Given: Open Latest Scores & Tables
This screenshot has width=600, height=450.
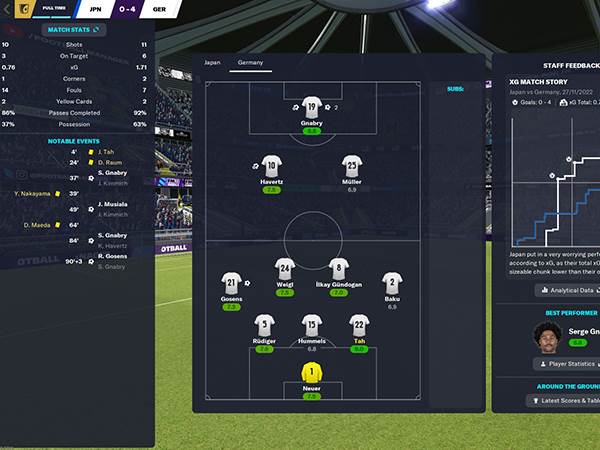Looking at the screenshot, I should [x=566, y=400].
